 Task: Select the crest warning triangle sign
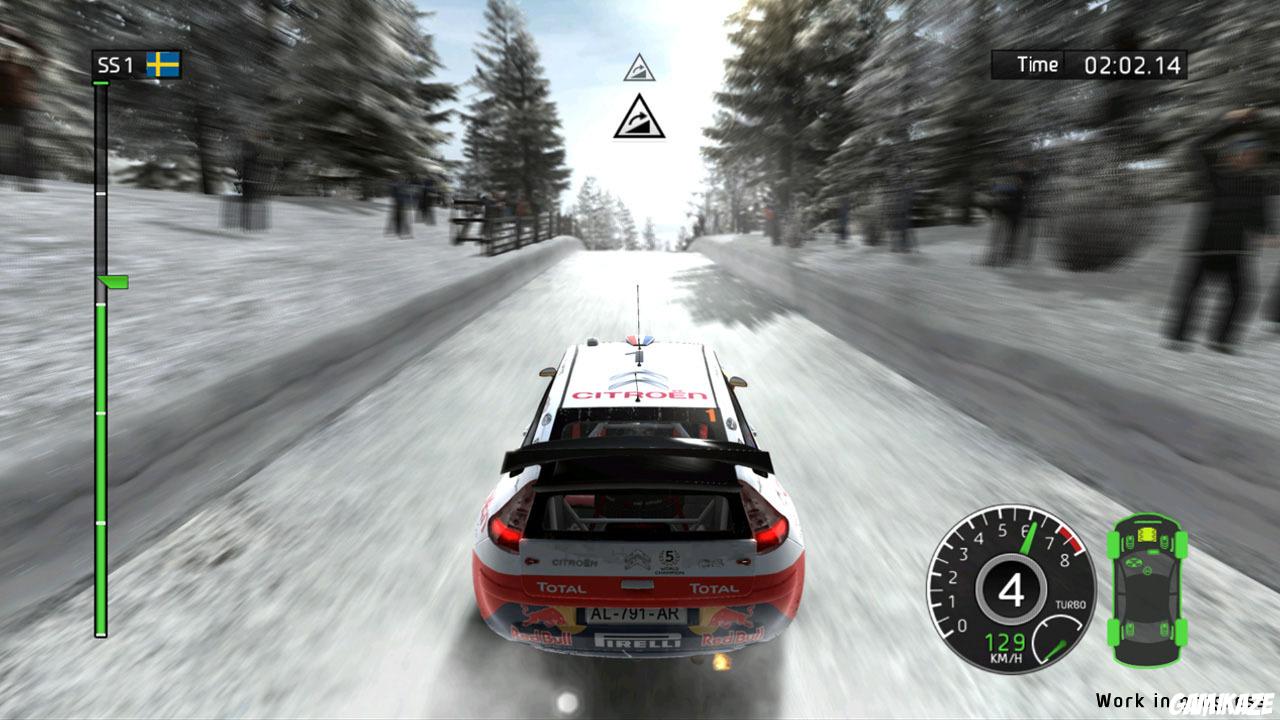(x=640, y=123)
